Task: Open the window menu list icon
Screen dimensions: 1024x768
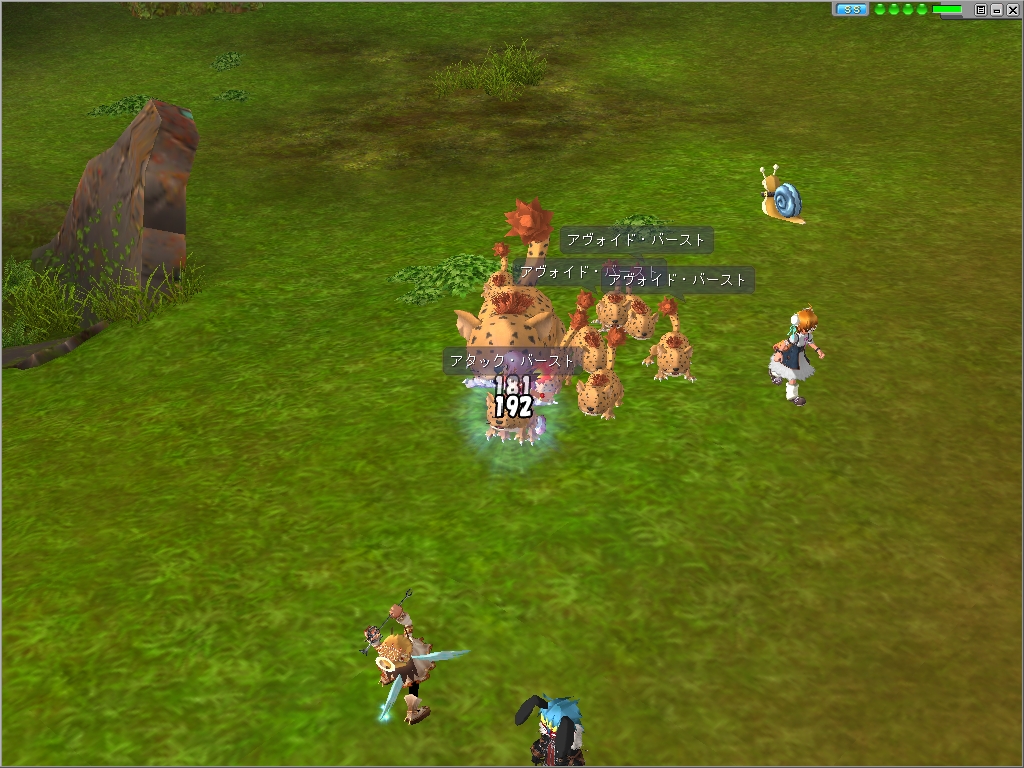Action: click(x=981, y=9)
